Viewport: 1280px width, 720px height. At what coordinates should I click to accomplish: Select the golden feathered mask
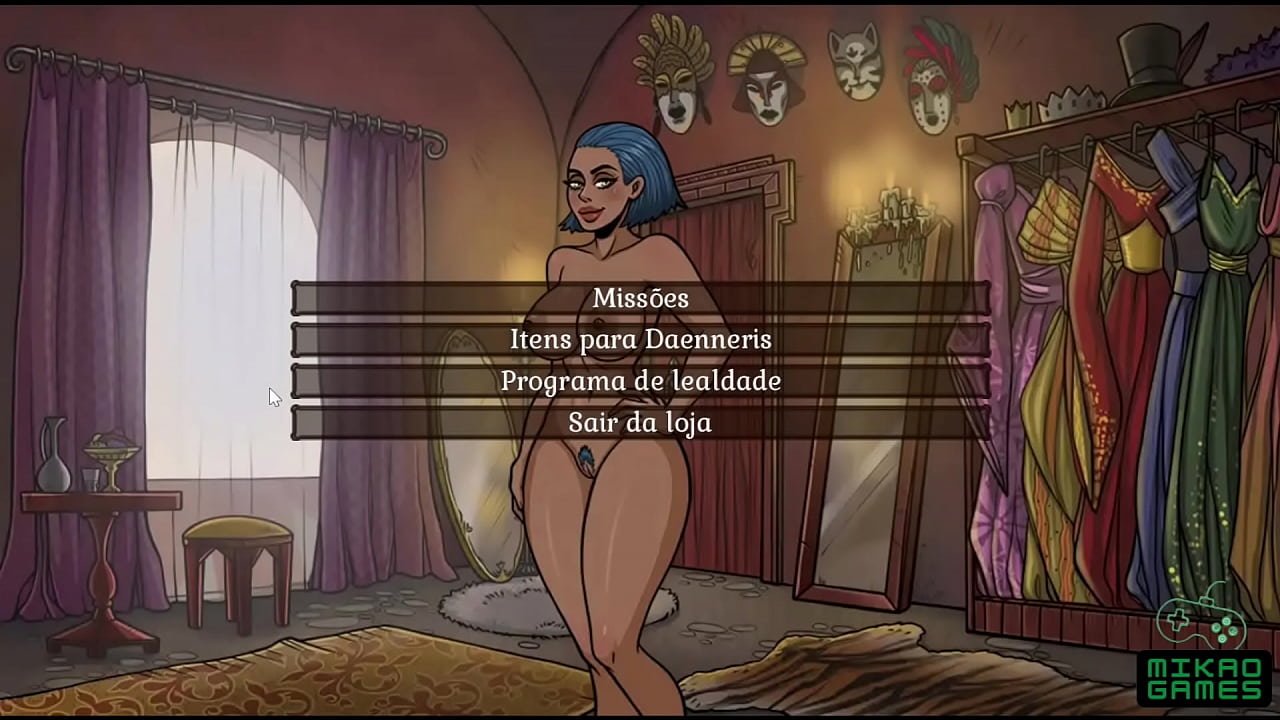(676, 72)
